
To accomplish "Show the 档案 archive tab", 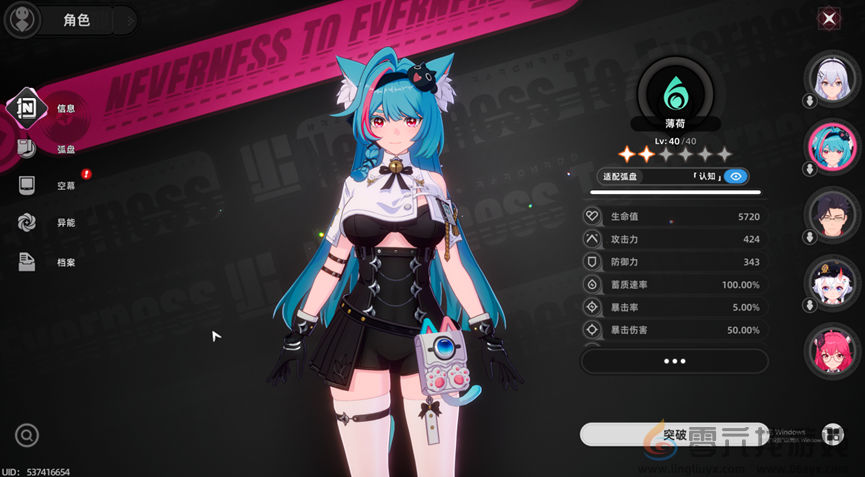I will coord(28,262).
